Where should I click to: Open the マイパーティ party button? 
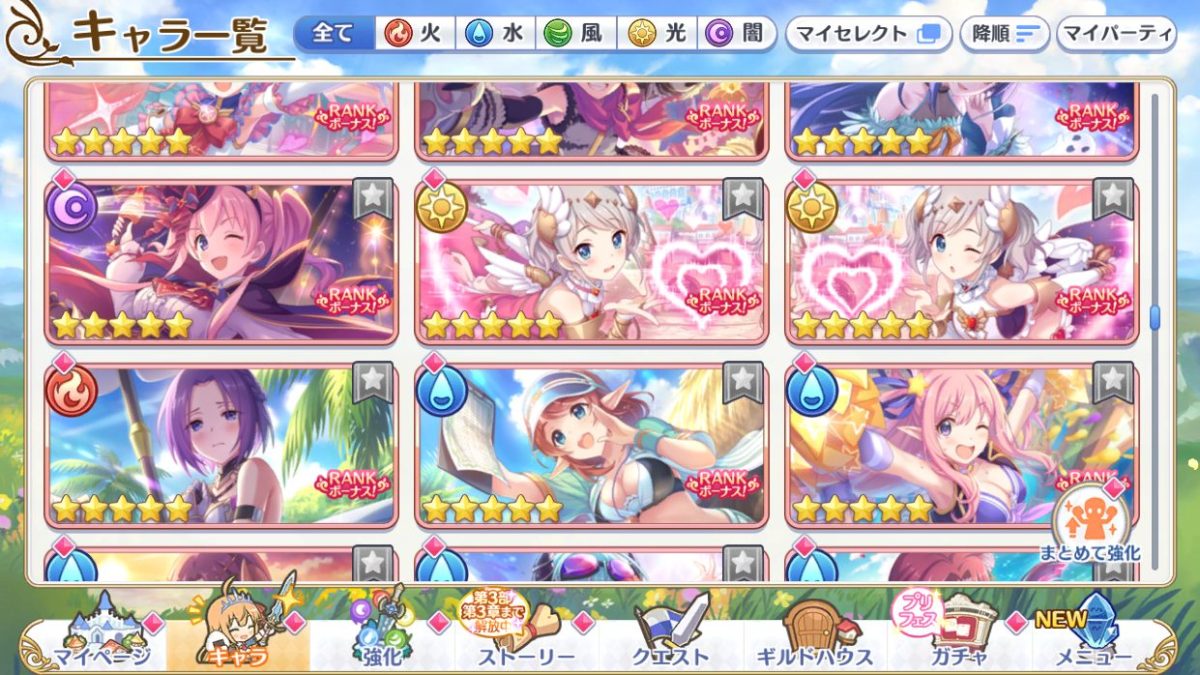(1116, 34)
